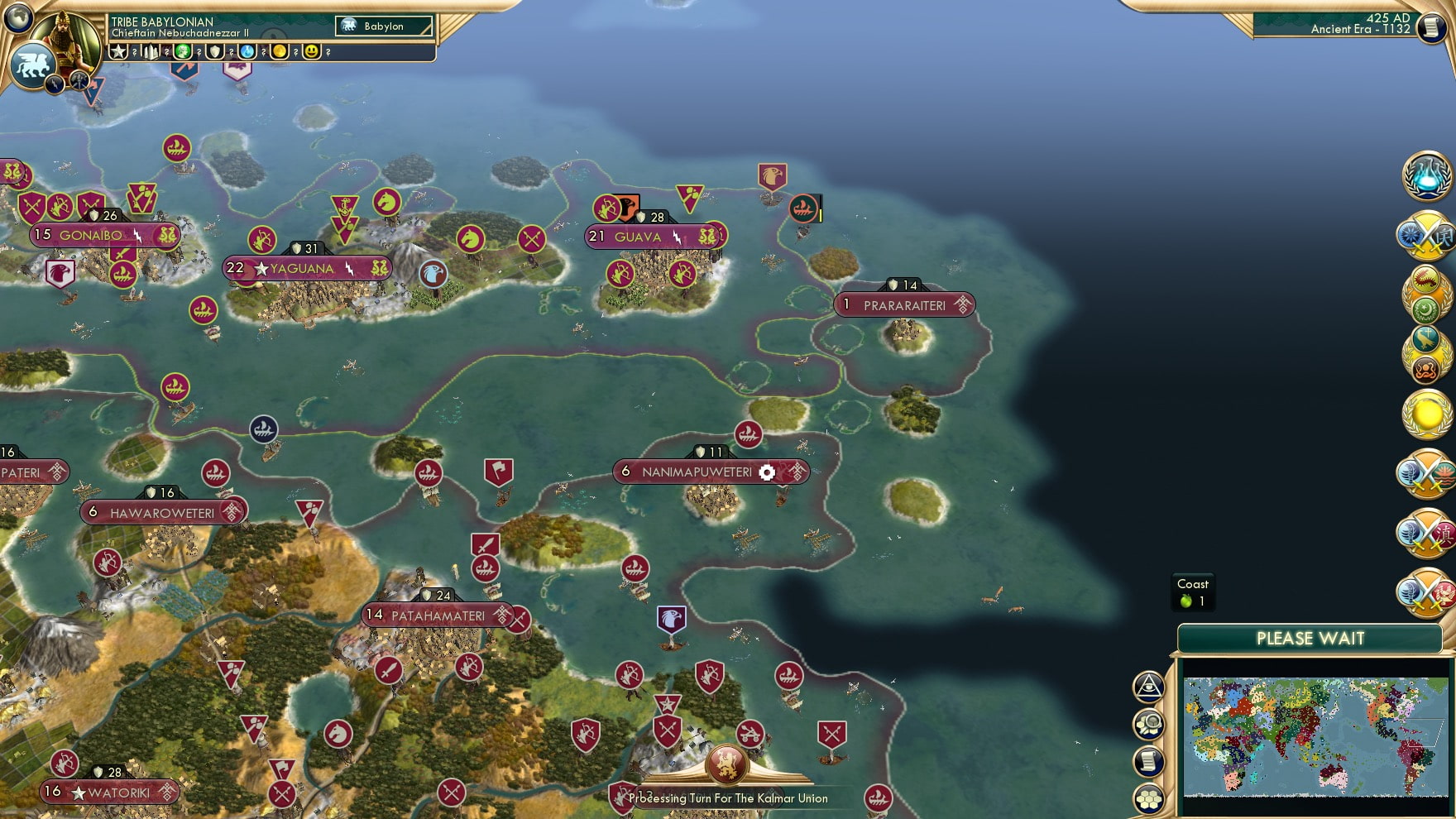The height and width of the screenshot is (819, 1456).
Task: Click the happiness smiley in the top stat bar
Action: (x=311, y=52)
